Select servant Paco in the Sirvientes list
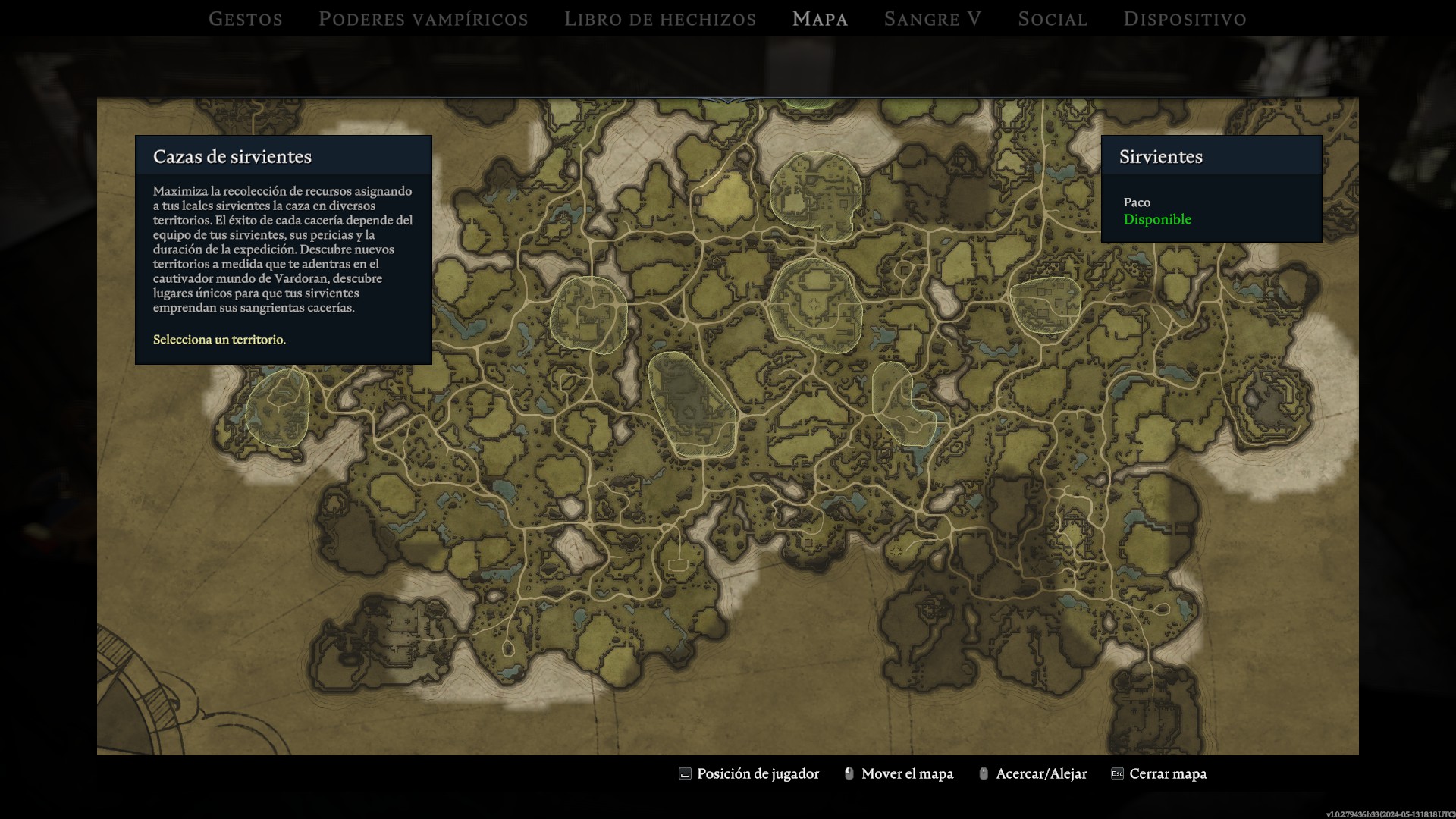 (x=1157, y=211)
